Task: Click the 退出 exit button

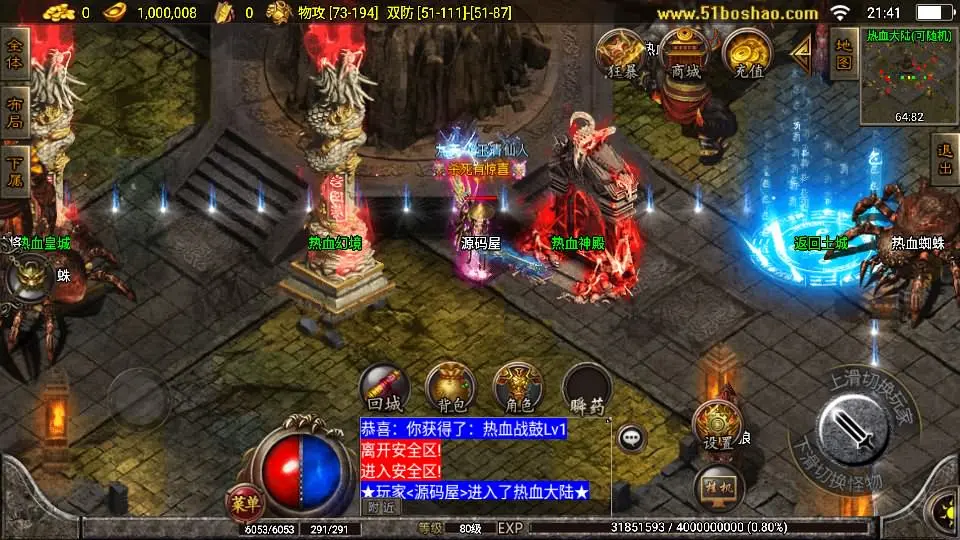Action: pos(945,162)
